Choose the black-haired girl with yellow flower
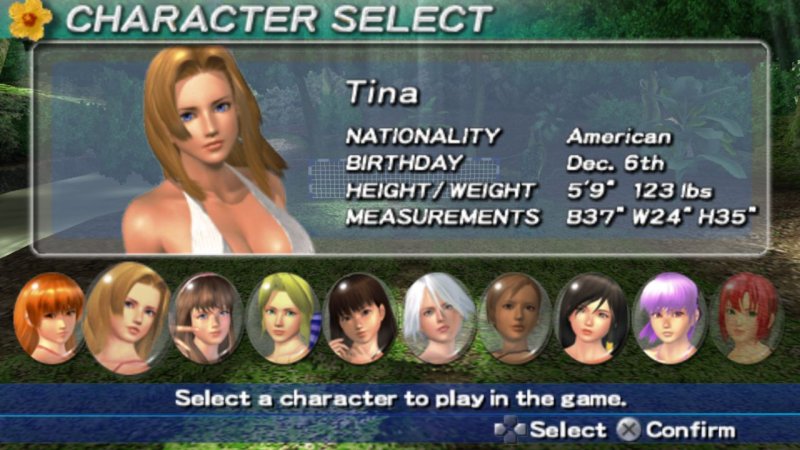The height and width of the screenshot is (450, 800). click(591, 317)
